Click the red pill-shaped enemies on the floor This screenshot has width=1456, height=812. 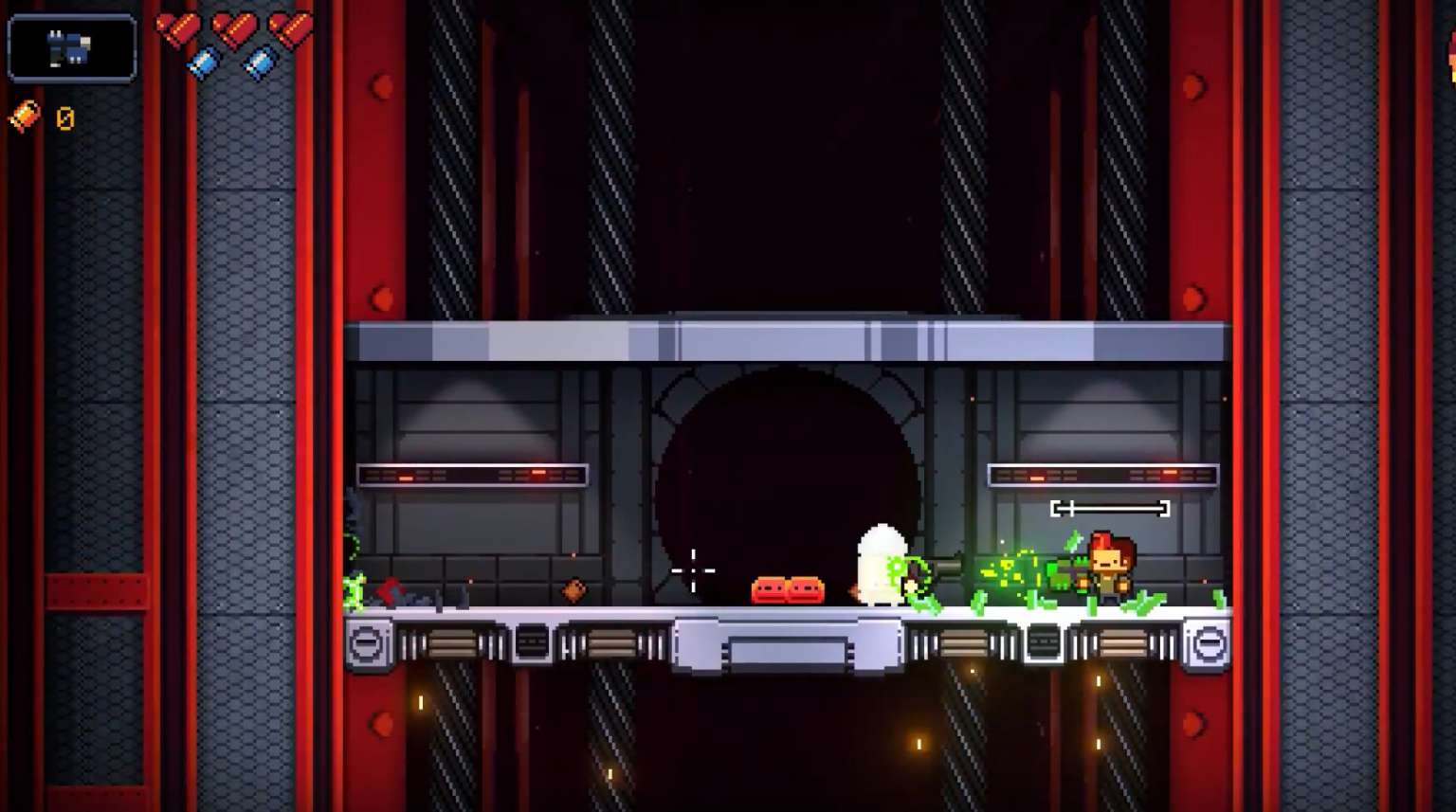pyautogui.click(x=787, y=589)
